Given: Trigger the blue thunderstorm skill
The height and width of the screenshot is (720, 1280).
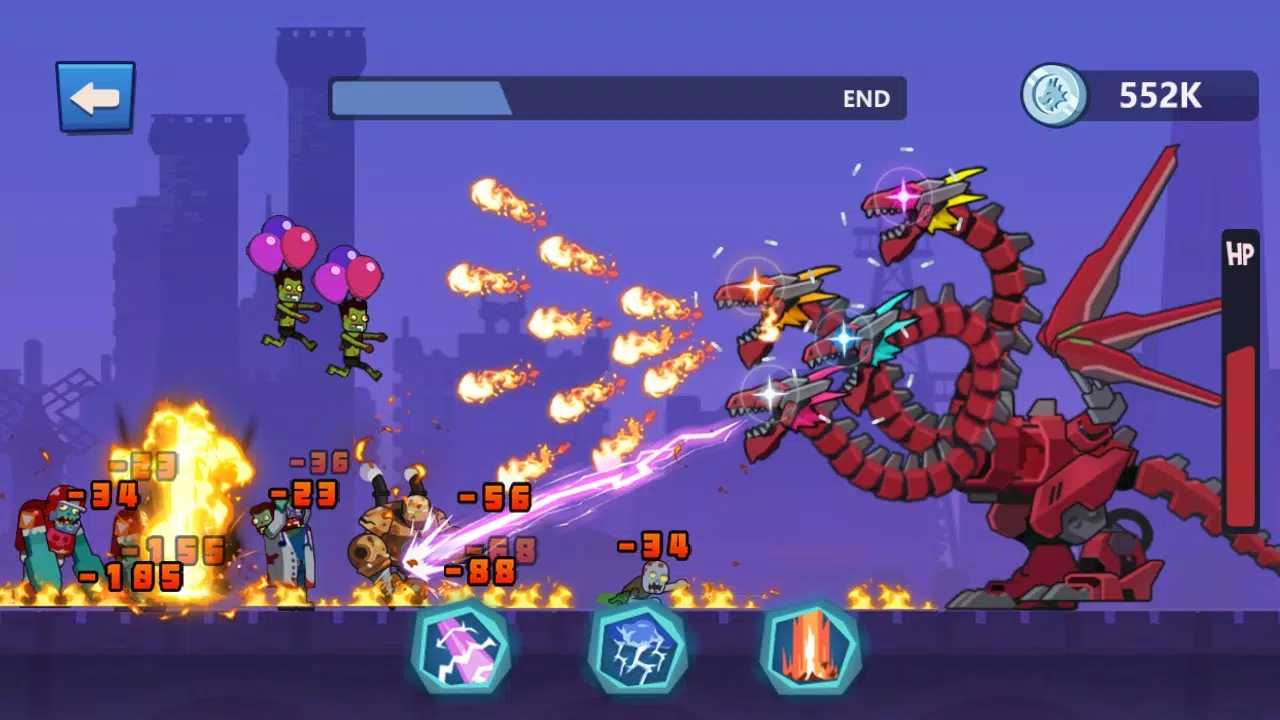Looking at the screenshot, I should pyautogui.click(x=637, y=649).
